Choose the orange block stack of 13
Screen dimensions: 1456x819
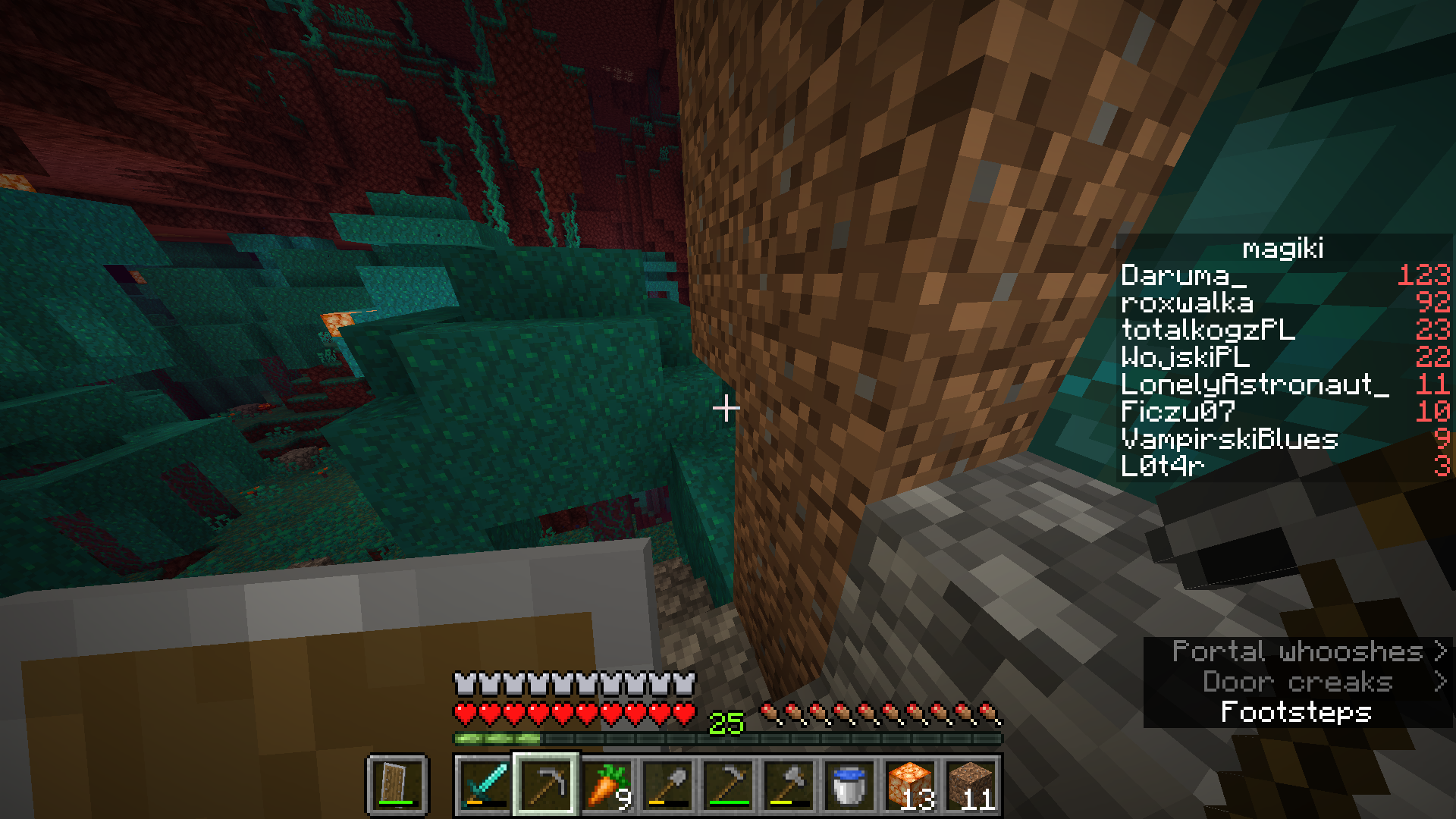[910, 784]
